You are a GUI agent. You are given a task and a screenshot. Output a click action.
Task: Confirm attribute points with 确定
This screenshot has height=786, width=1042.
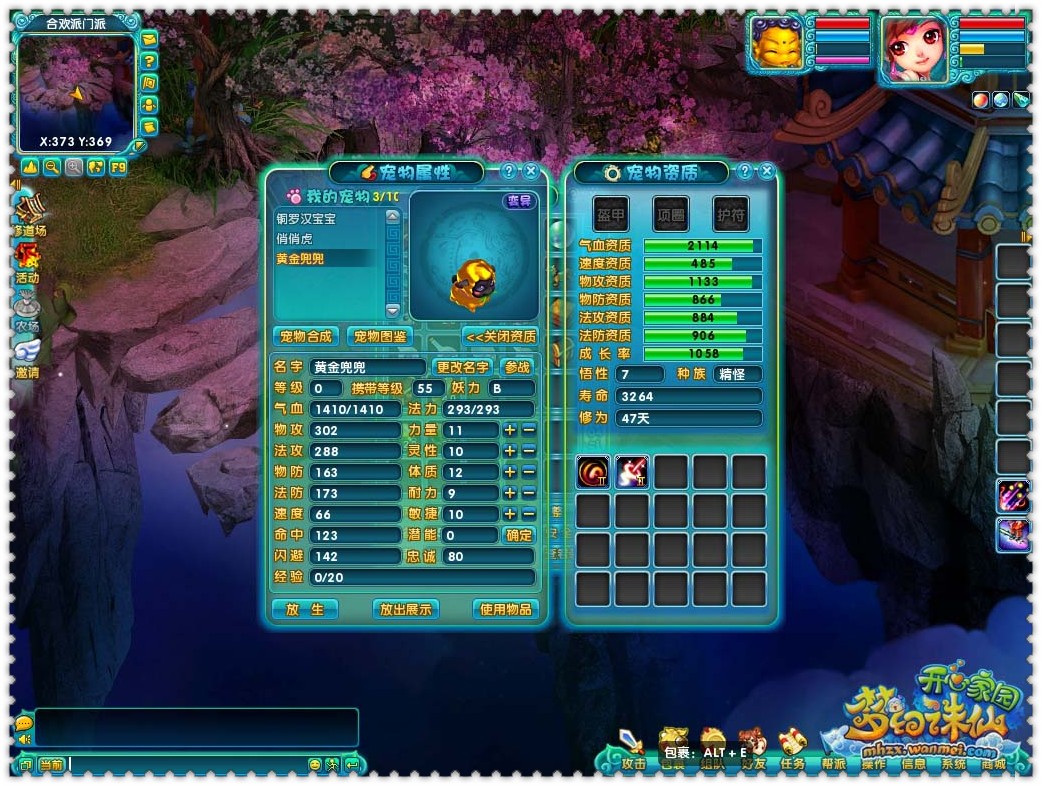click(x=519, y=535)
